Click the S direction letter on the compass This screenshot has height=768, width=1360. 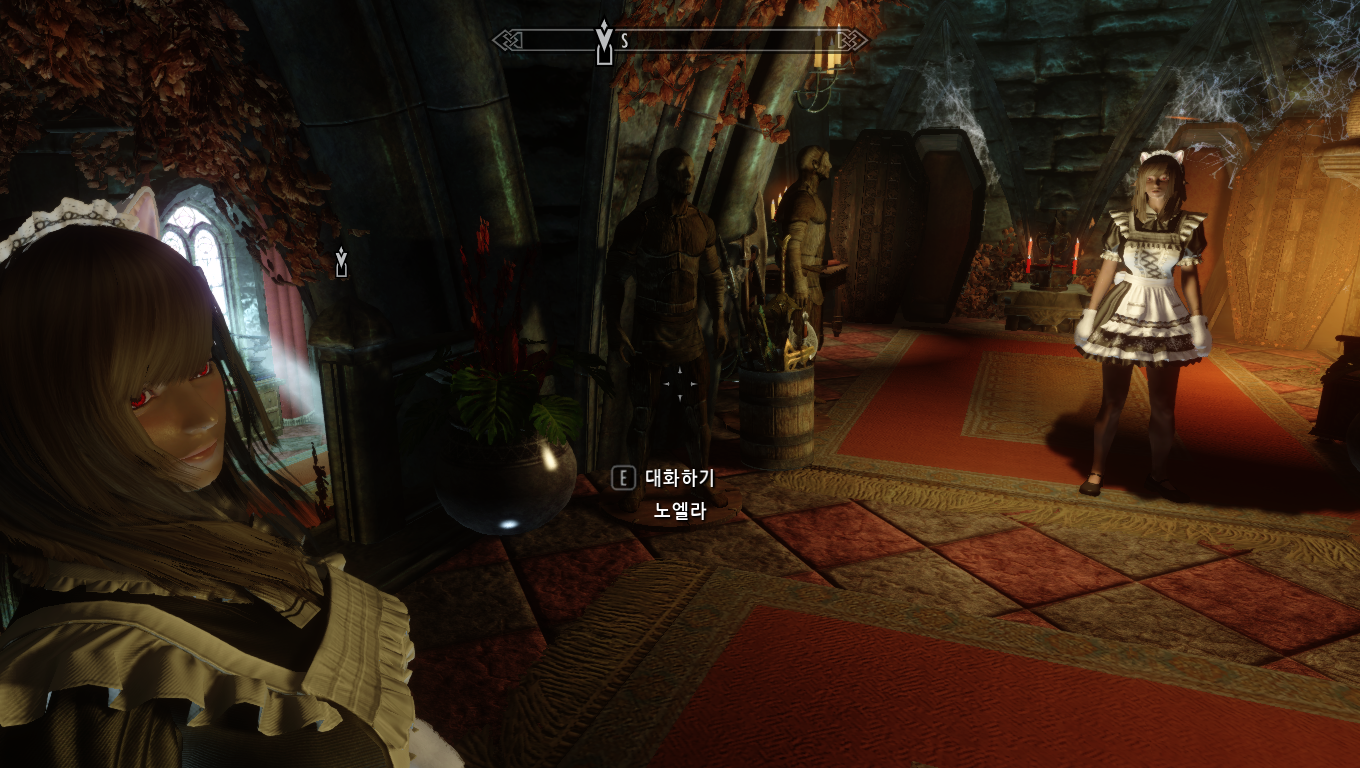click(625, 41)
